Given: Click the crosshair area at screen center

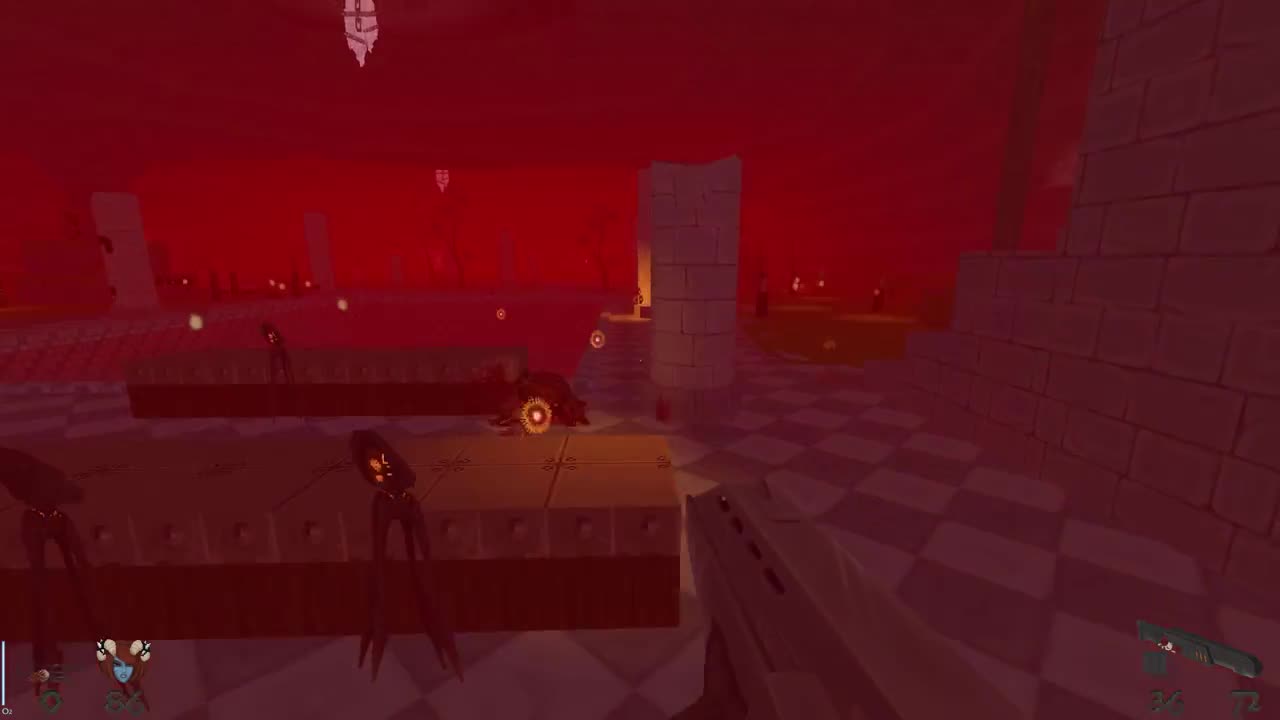Looking at the screenshot, I should (x=640, y=360).
